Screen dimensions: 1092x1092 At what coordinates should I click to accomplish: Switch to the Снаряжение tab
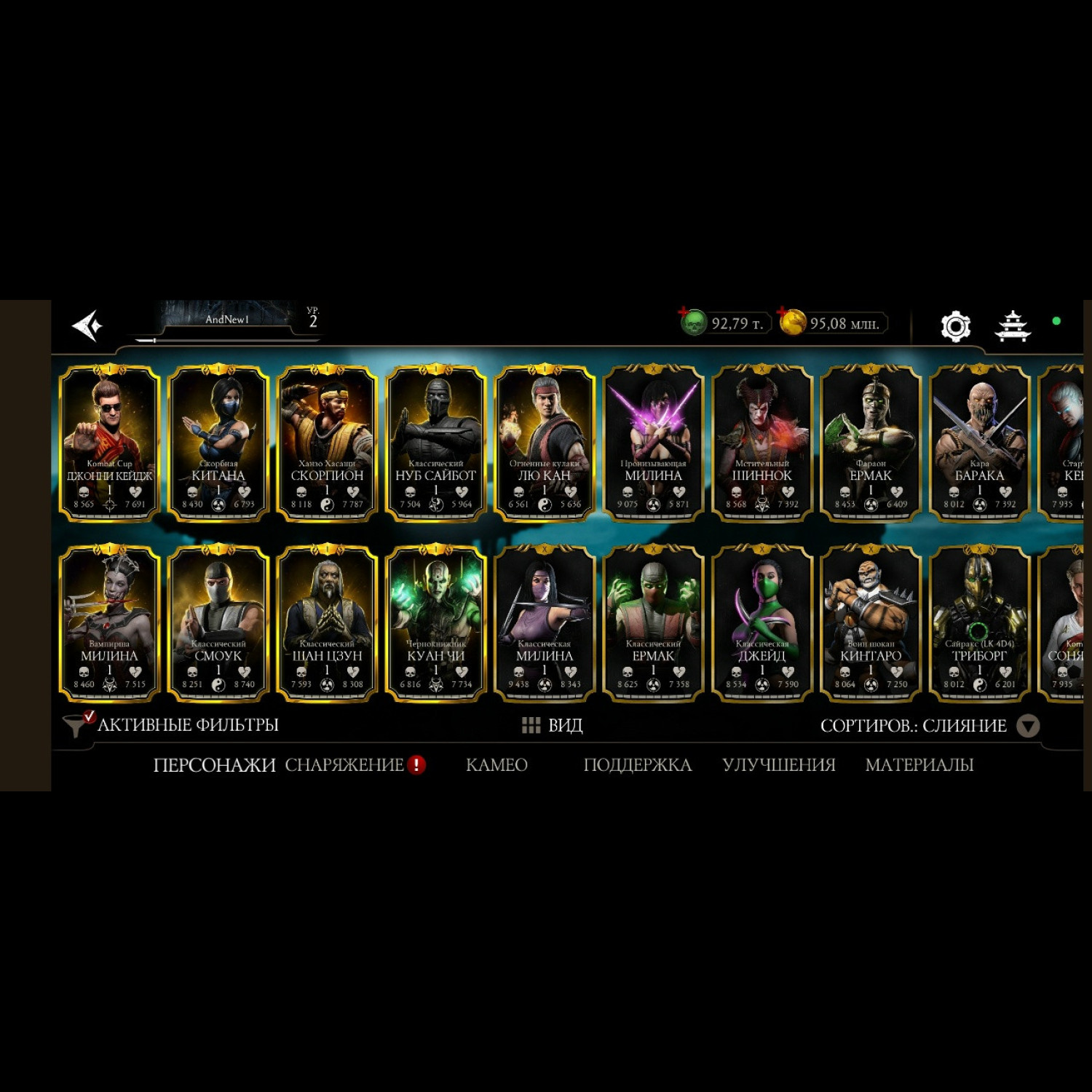(344, 765)
